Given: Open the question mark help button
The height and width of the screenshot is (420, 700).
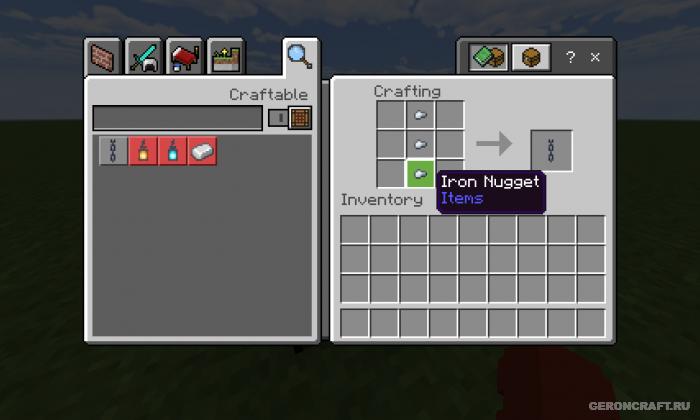Looking at the screenshot, I should (x=571, y=58).
